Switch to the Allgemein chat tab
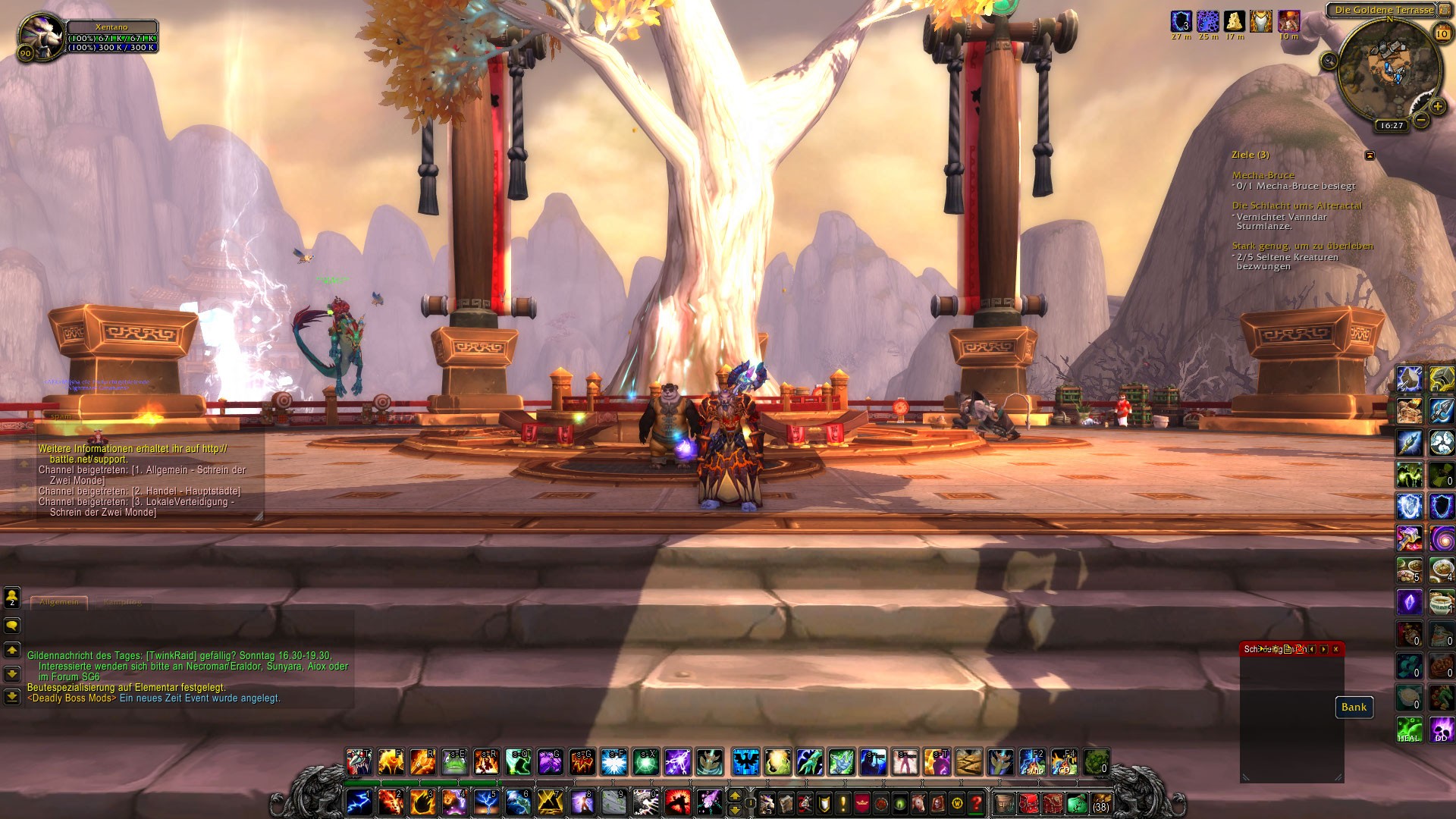 (59, 602)
